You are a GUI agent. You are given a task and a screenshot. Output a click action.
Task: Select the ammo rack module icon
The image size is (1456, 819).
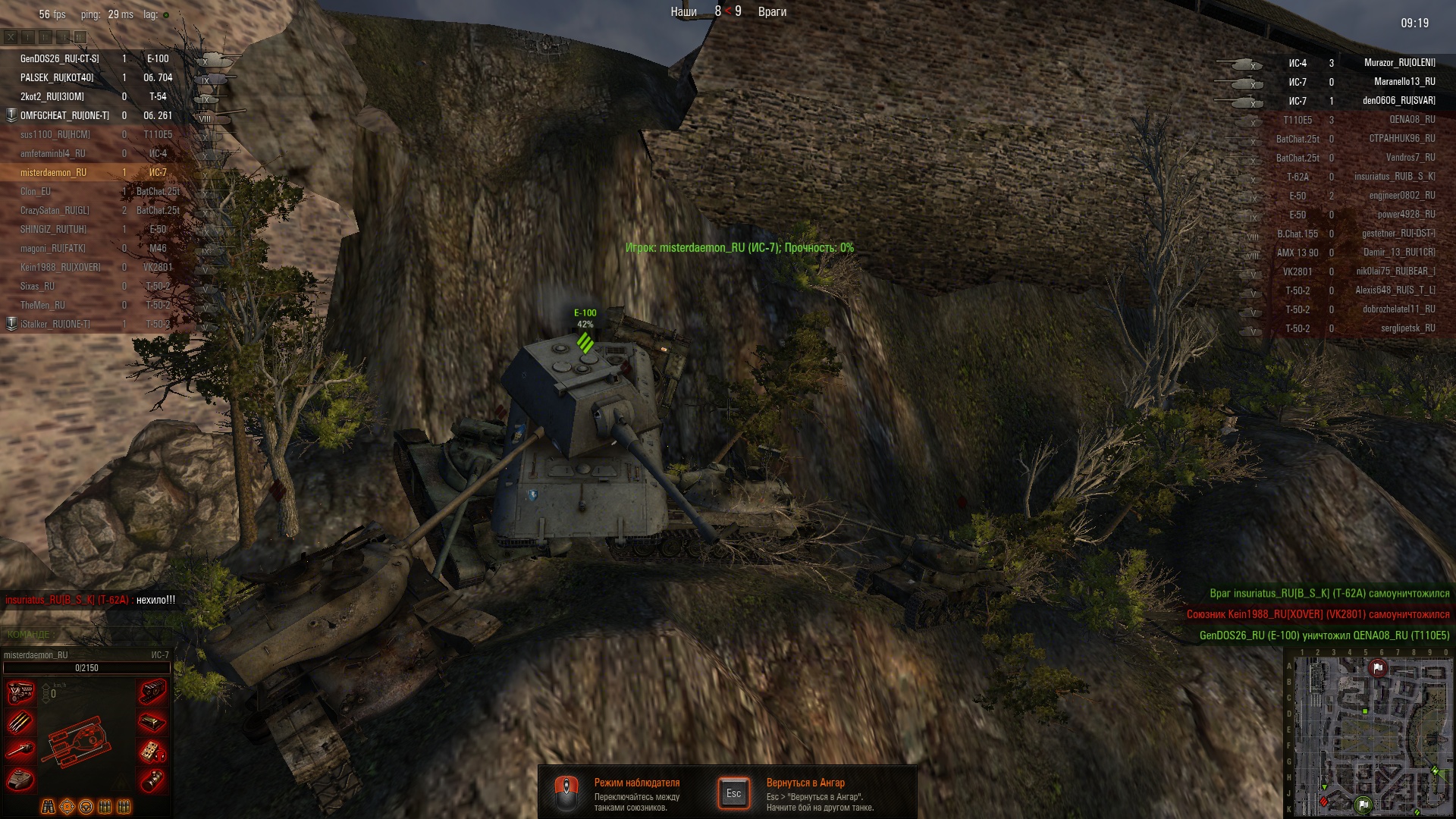pyautogui.click(x=20, y=722)
